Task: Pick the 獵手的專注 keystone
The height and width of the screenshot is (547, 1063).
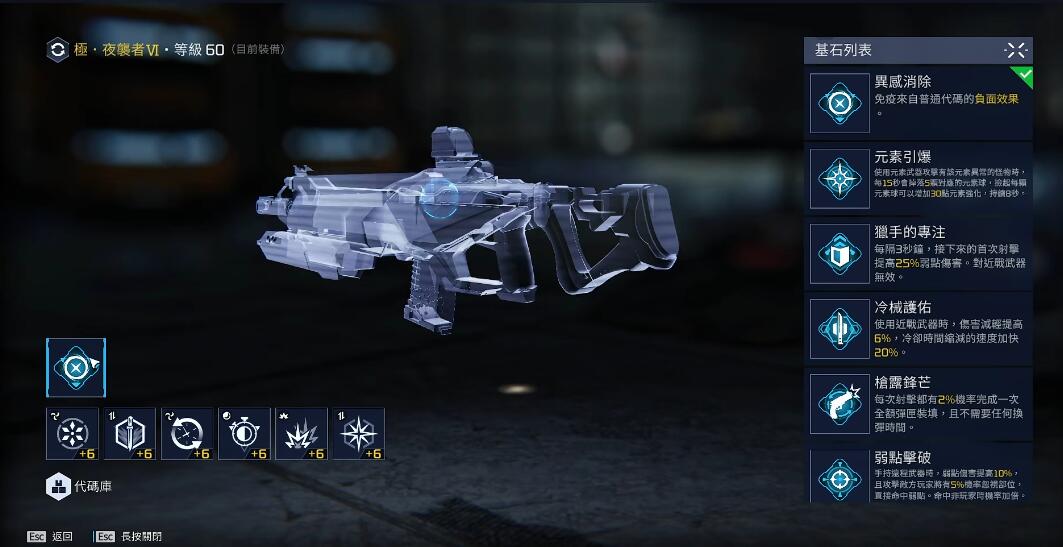Action: pyautogui.click(x=918, y=251)
